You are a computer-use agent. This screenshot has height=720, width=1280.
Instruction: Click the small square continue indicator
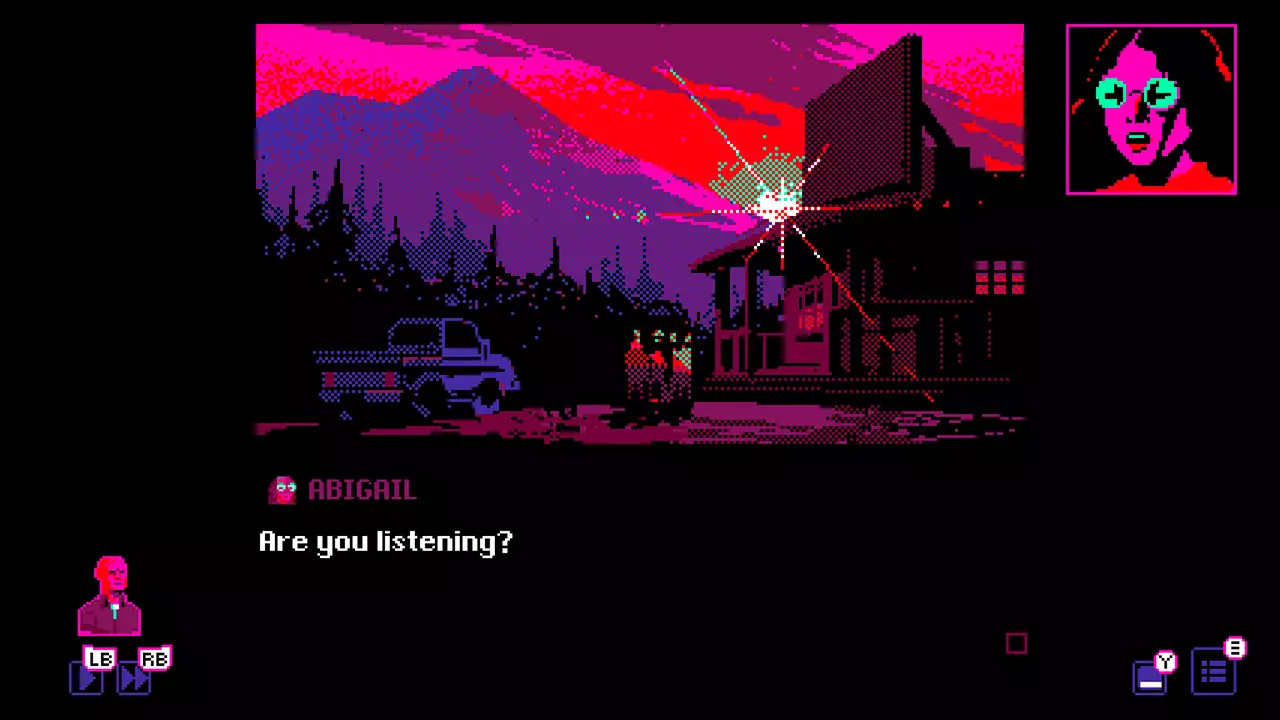tap(1016, 644)
